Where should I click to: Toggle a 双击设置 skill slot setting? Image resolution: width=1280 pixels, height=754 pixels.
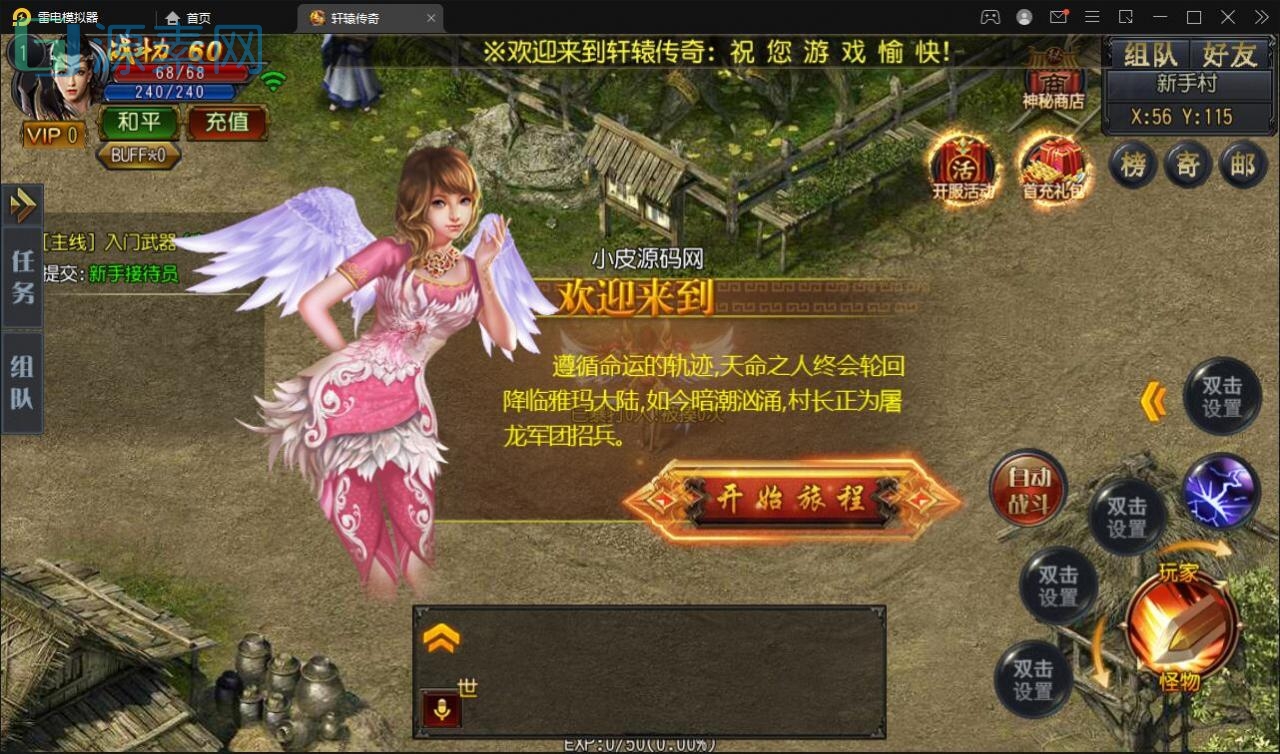(x=1128, y=516)
